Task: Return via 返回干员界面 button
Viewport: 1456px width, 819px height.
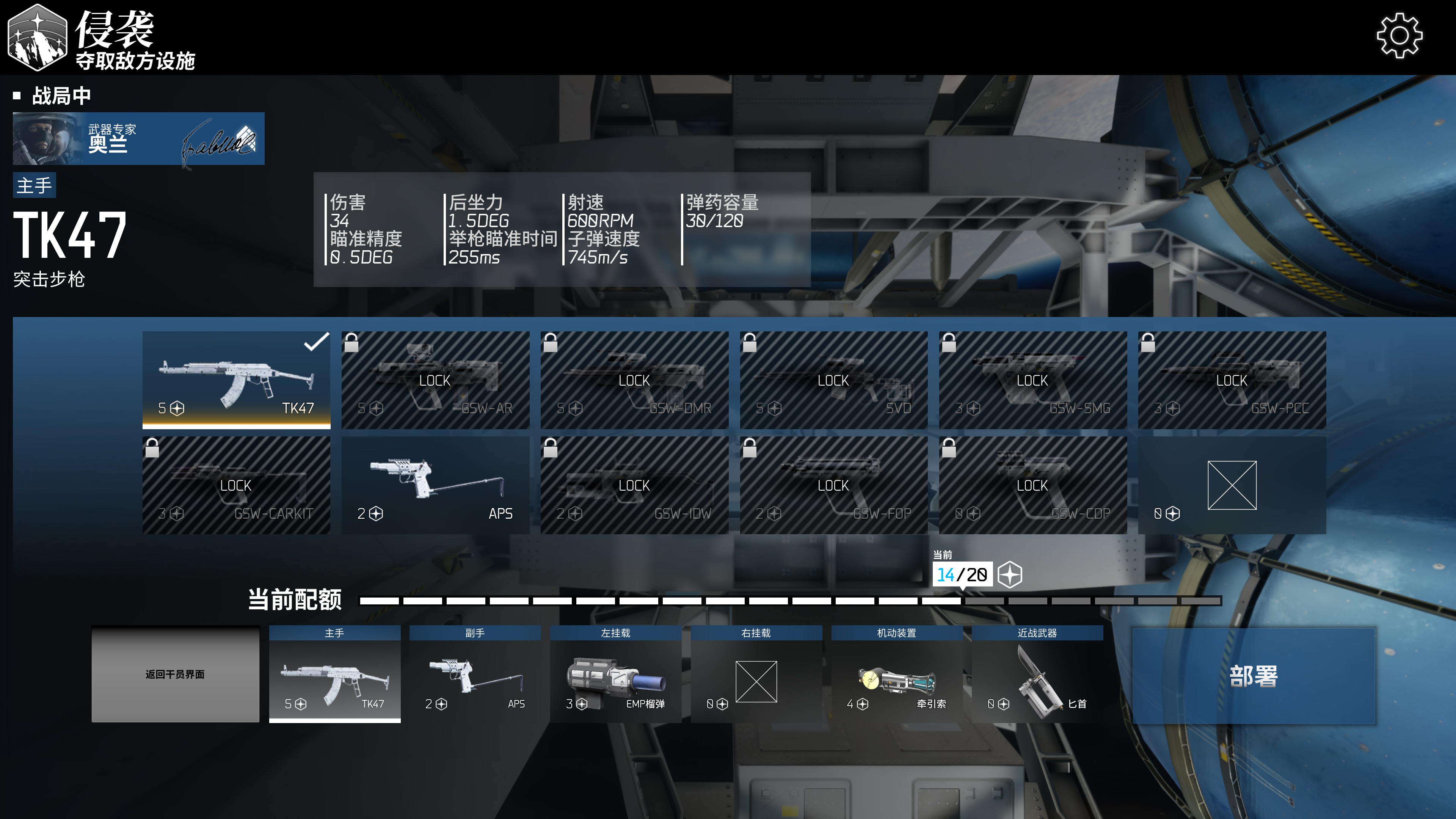Action: (175, 674)
